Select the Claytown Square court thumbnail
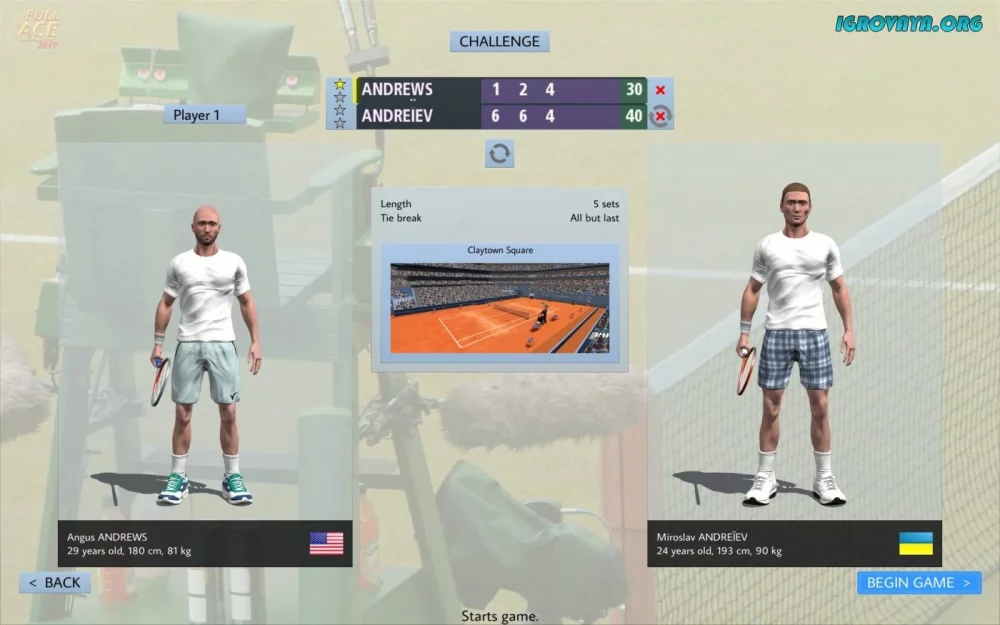This screenshot has width=1000, height=625. click(x=499, y=307)
